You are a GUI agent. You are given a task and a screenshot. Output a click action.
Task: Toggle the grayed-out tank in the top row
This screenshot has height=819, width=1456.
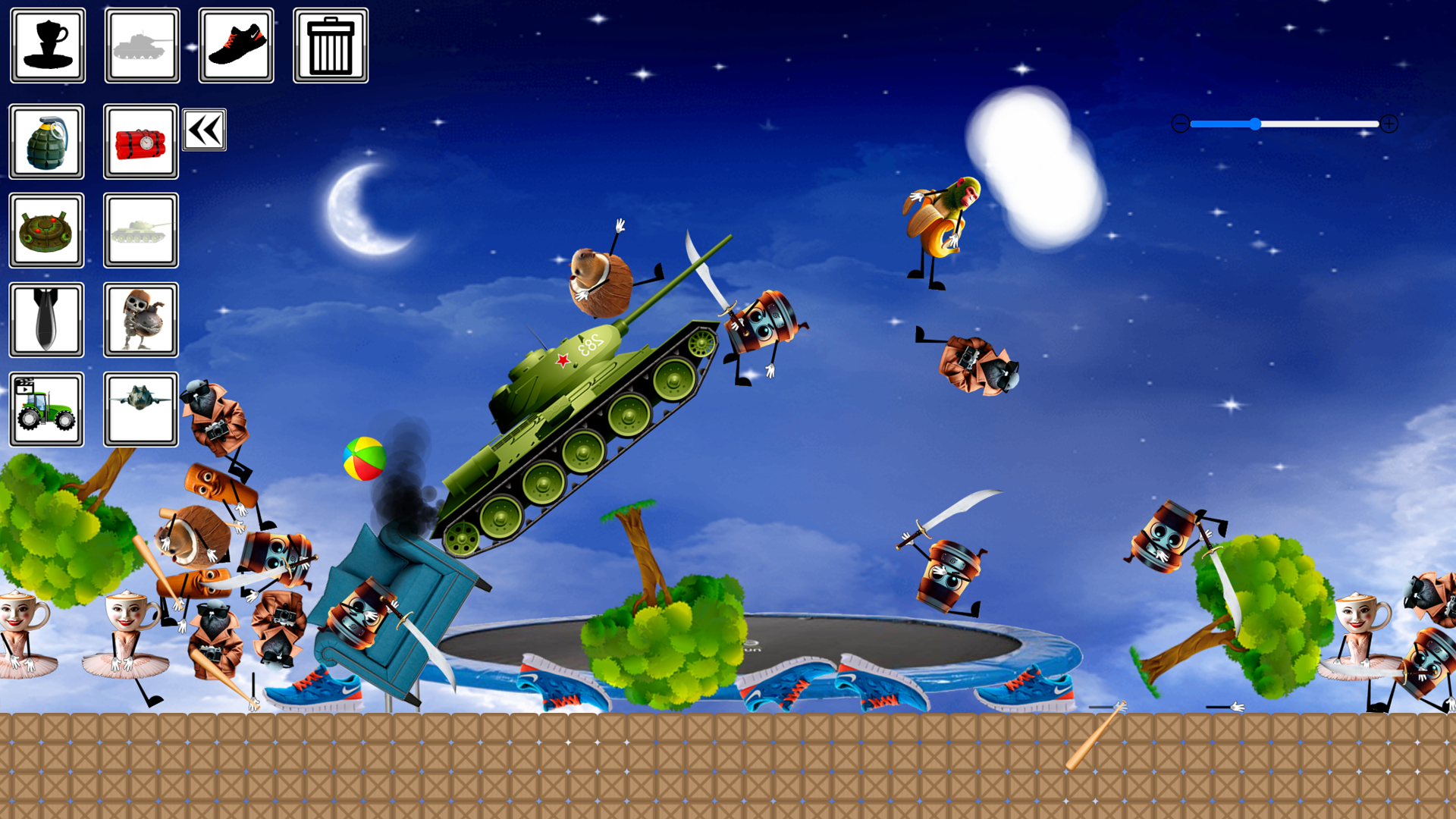(141, 45)
